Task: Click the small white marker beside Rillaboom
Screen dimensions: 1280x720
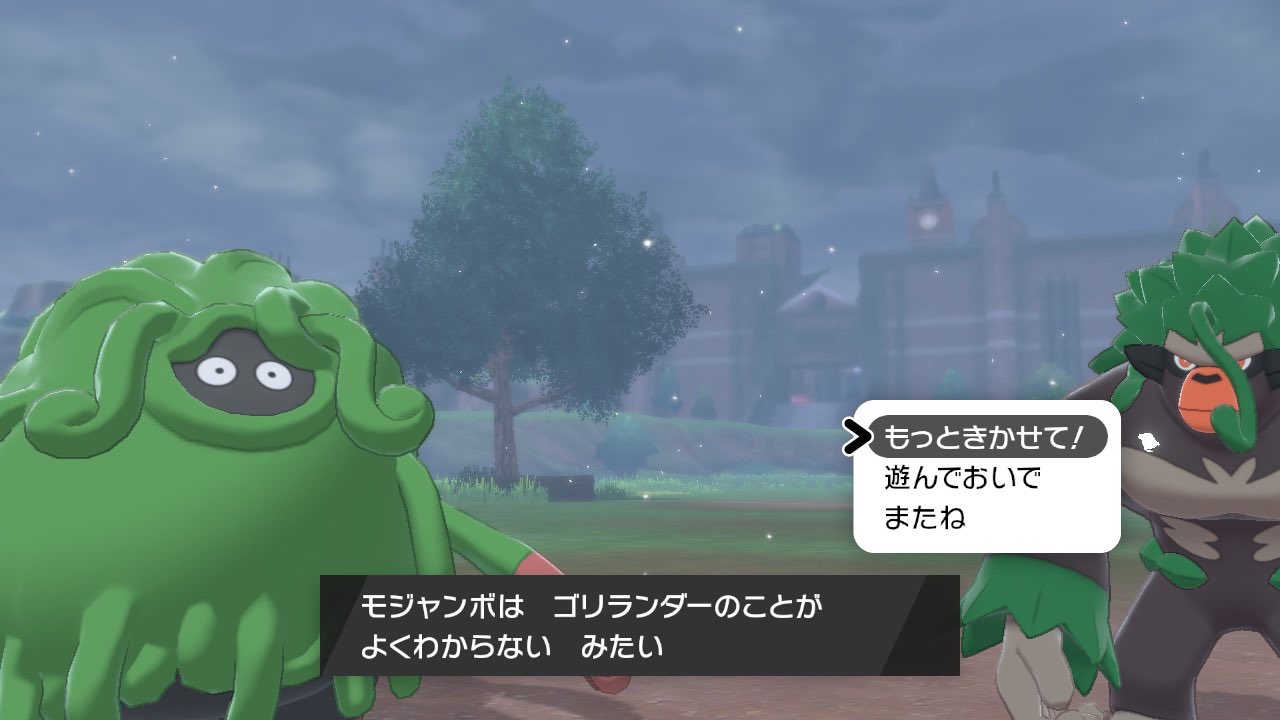Action: coord(1146,440)
